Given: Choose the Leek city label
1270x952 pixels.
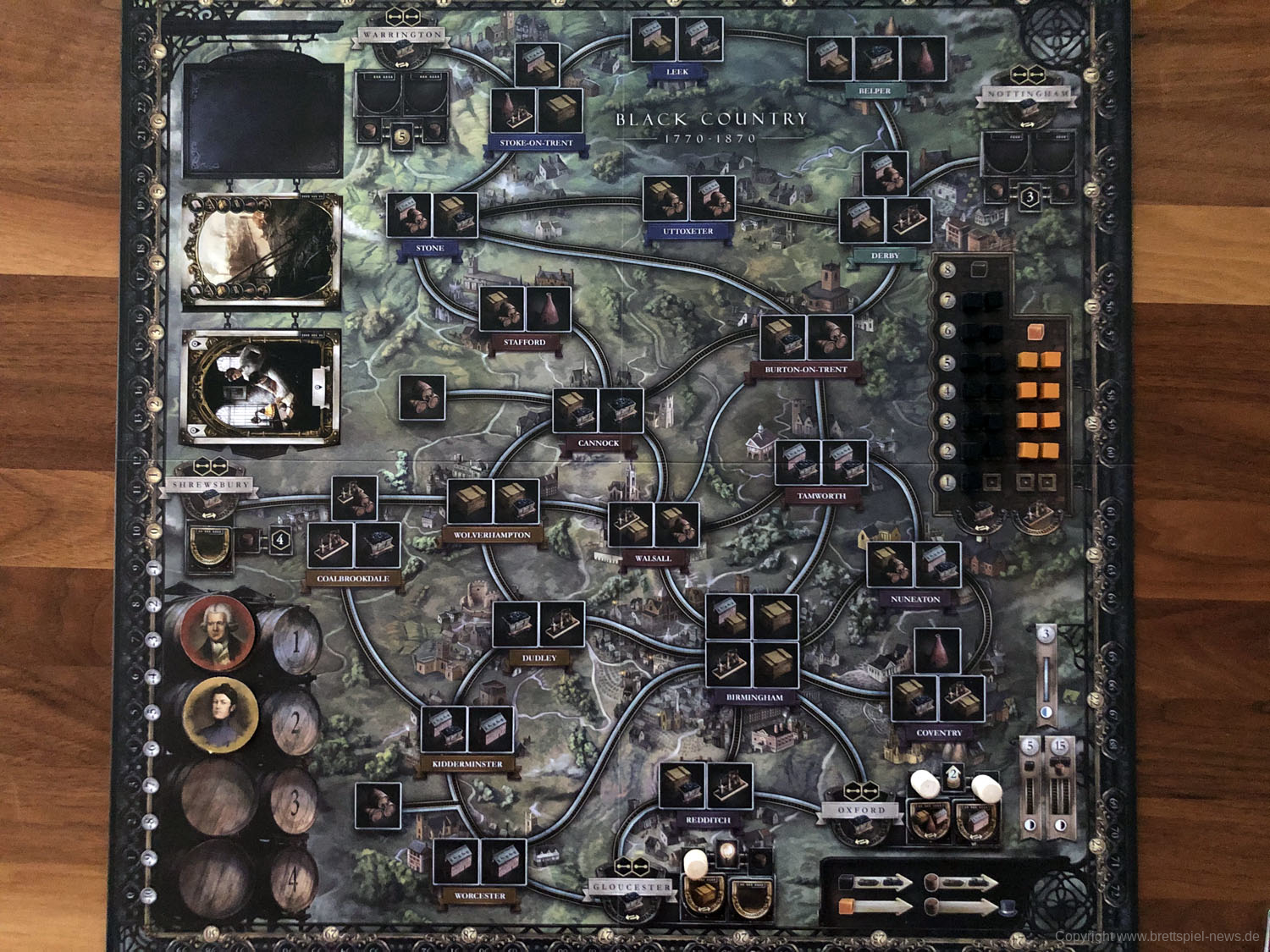Looking at the screenshot, I should [676, 72].
